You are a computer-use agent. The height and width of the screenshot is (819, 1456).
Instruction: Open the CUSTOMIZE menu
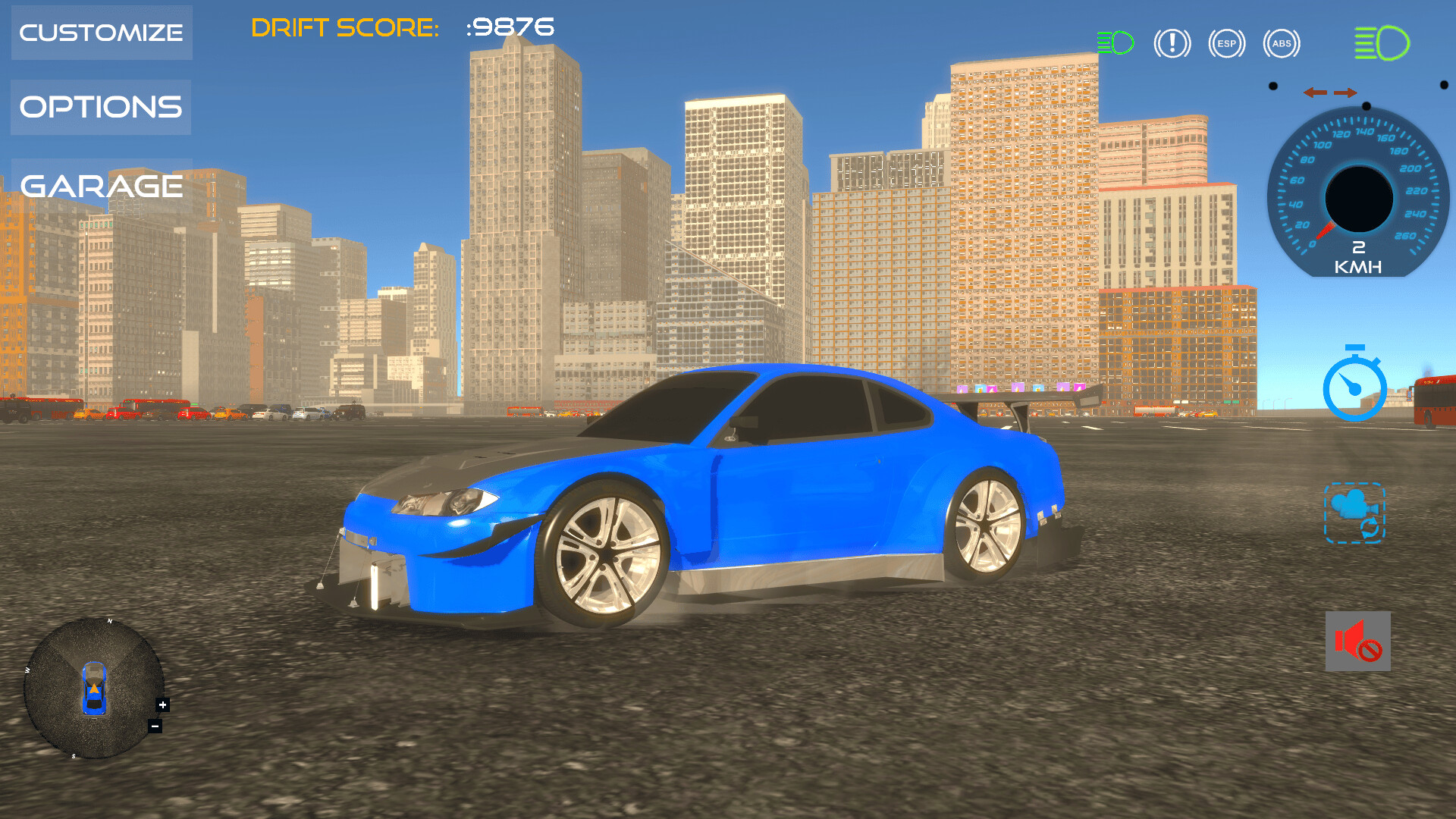pyautogui.click(x=101, y=32)
